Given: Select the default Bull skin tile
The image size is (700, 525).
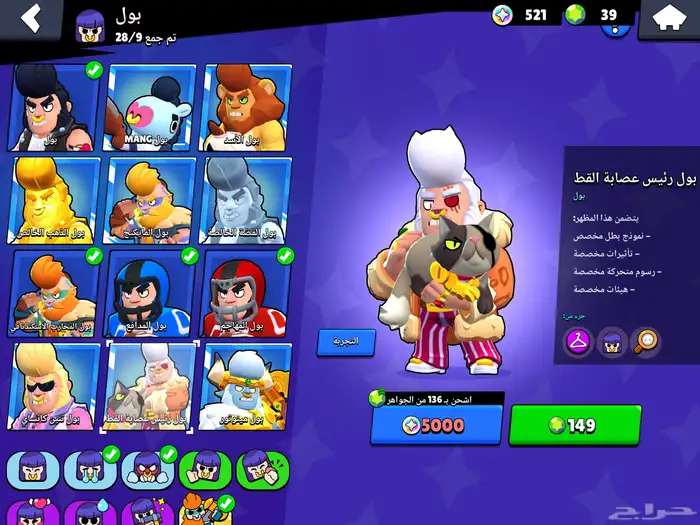Looking at the screenshot, I should (x=55, y=108).
